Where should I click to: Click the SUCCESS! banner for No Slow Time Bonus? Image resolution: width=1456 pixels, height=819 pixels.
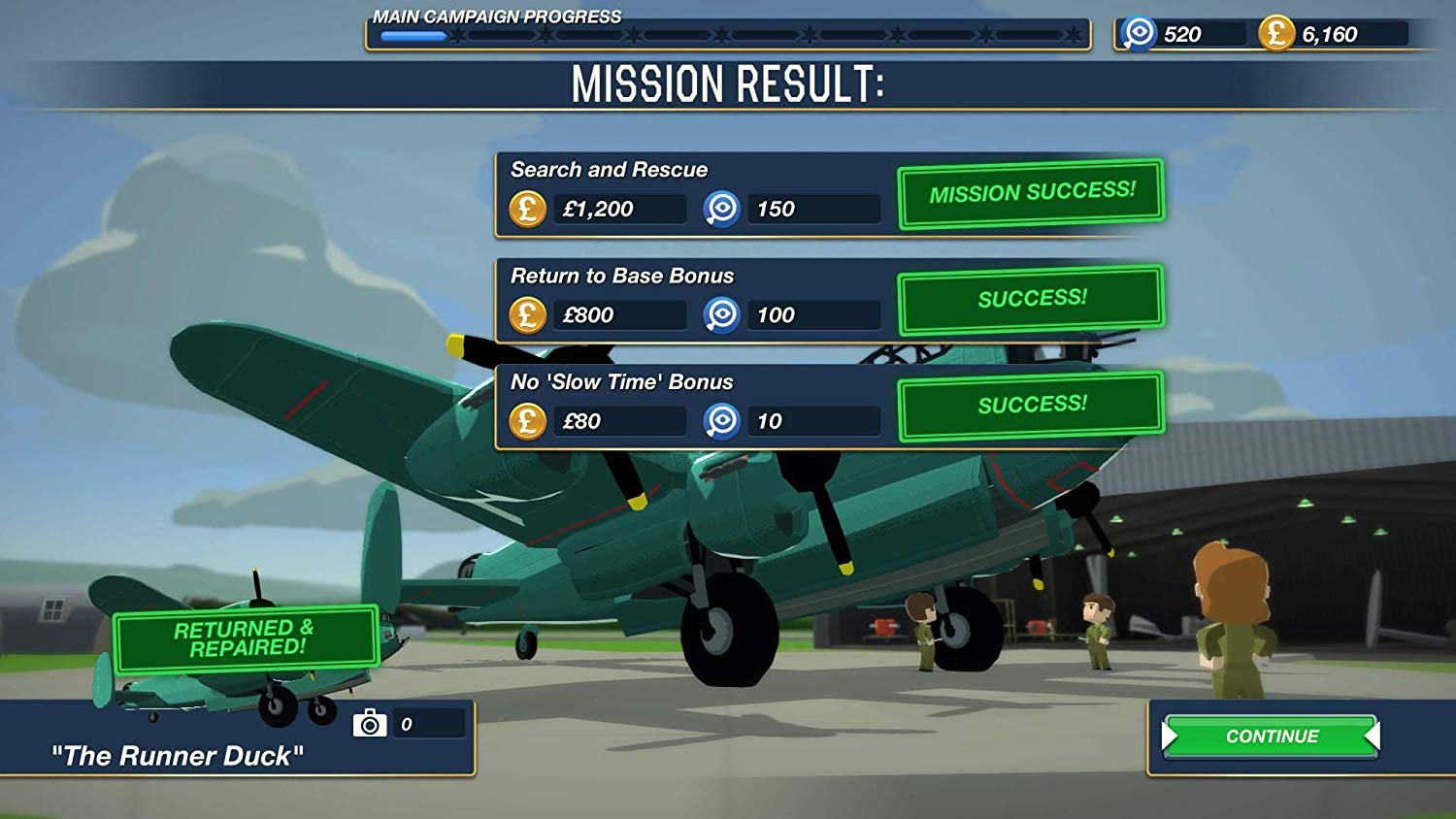click(1032, 405)
